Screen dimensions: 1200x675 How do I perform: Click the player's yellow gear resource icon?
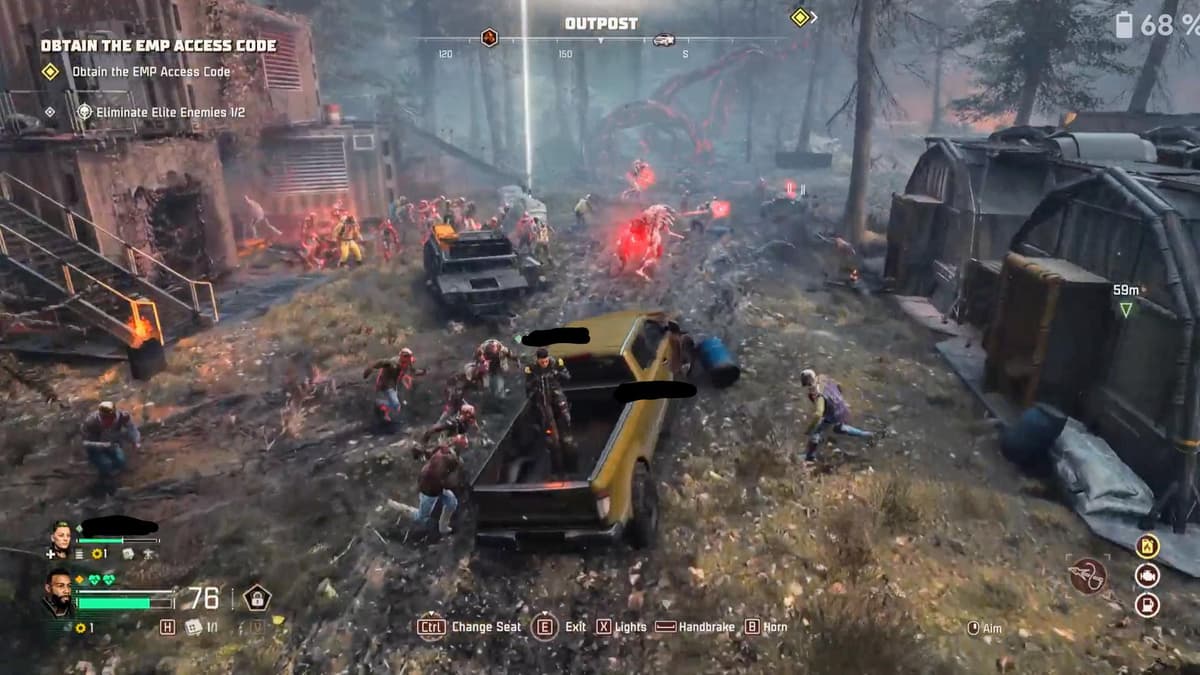coord(80,628)
